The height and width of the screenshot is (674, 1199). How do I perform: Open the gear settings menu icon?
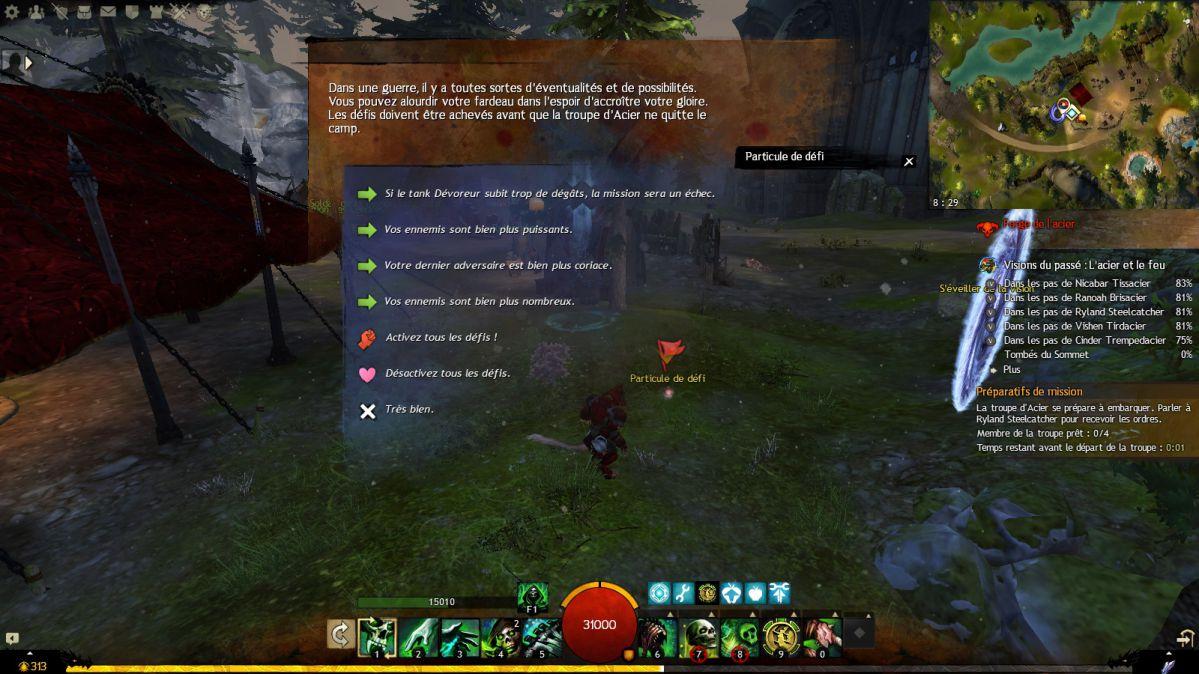pyautogui.click(x=13, y=12)
